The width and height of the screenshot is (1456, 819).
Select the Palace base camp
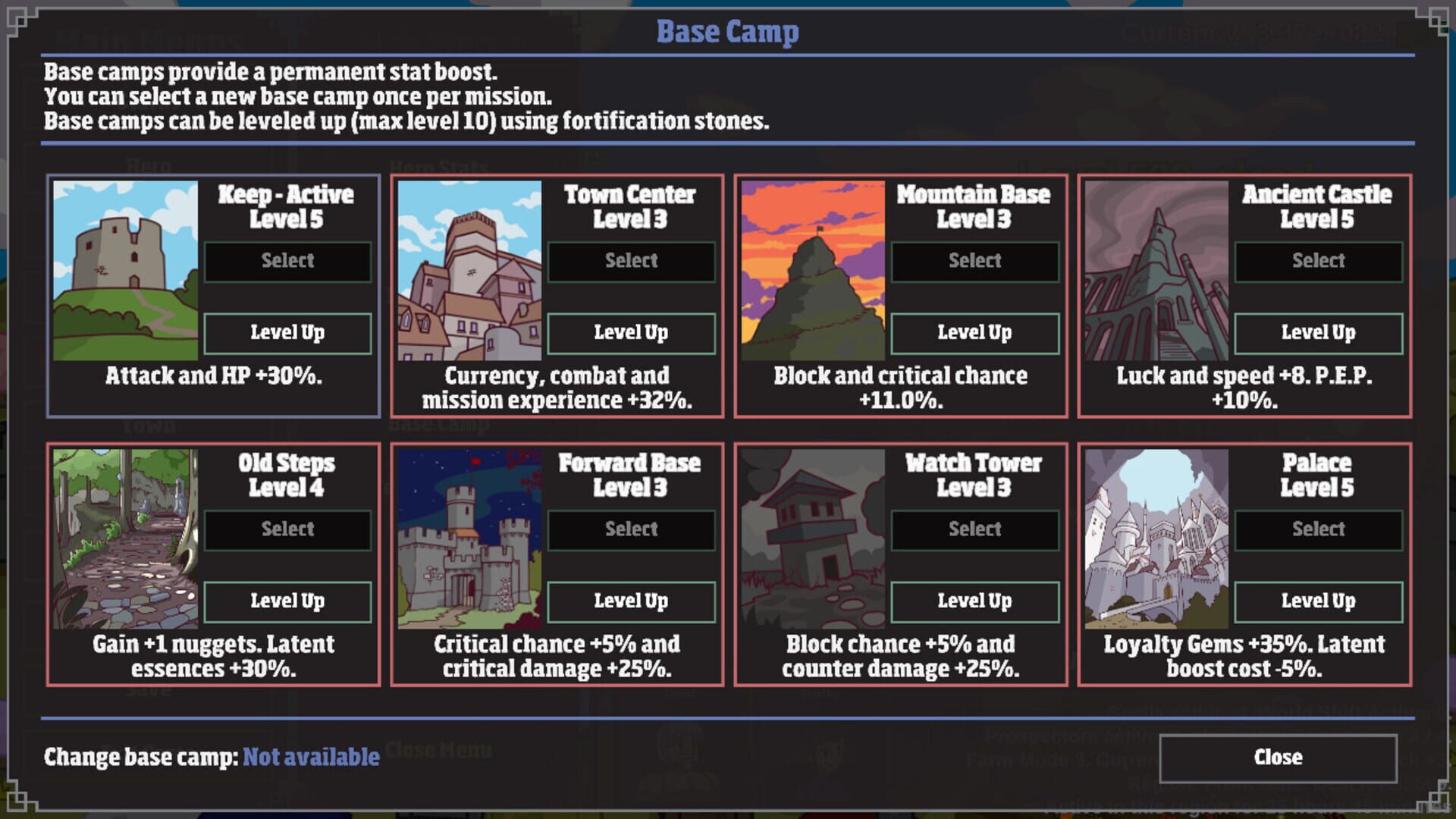coord(1319,529)
